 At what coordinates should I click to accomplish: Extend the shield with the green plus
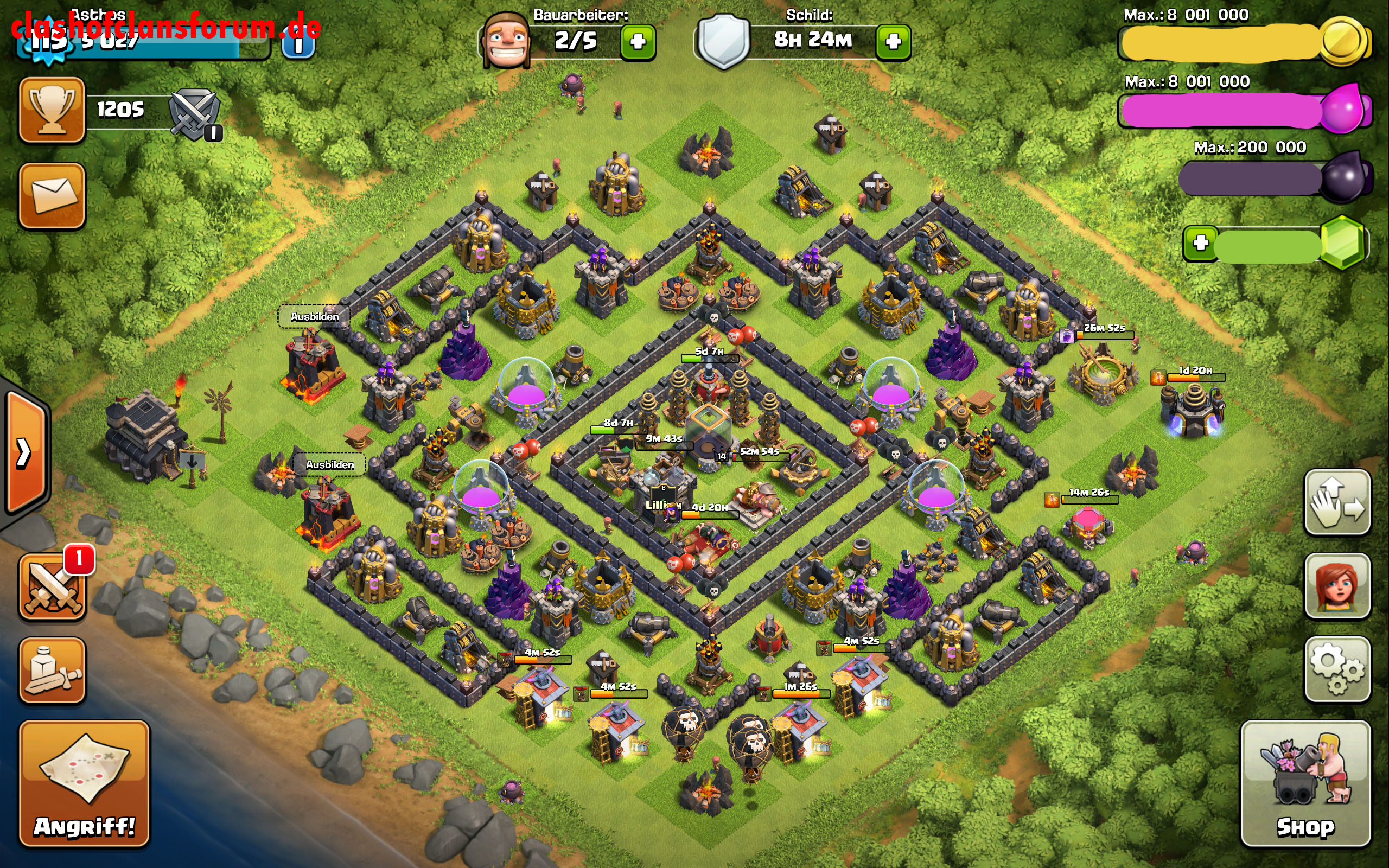893,42
